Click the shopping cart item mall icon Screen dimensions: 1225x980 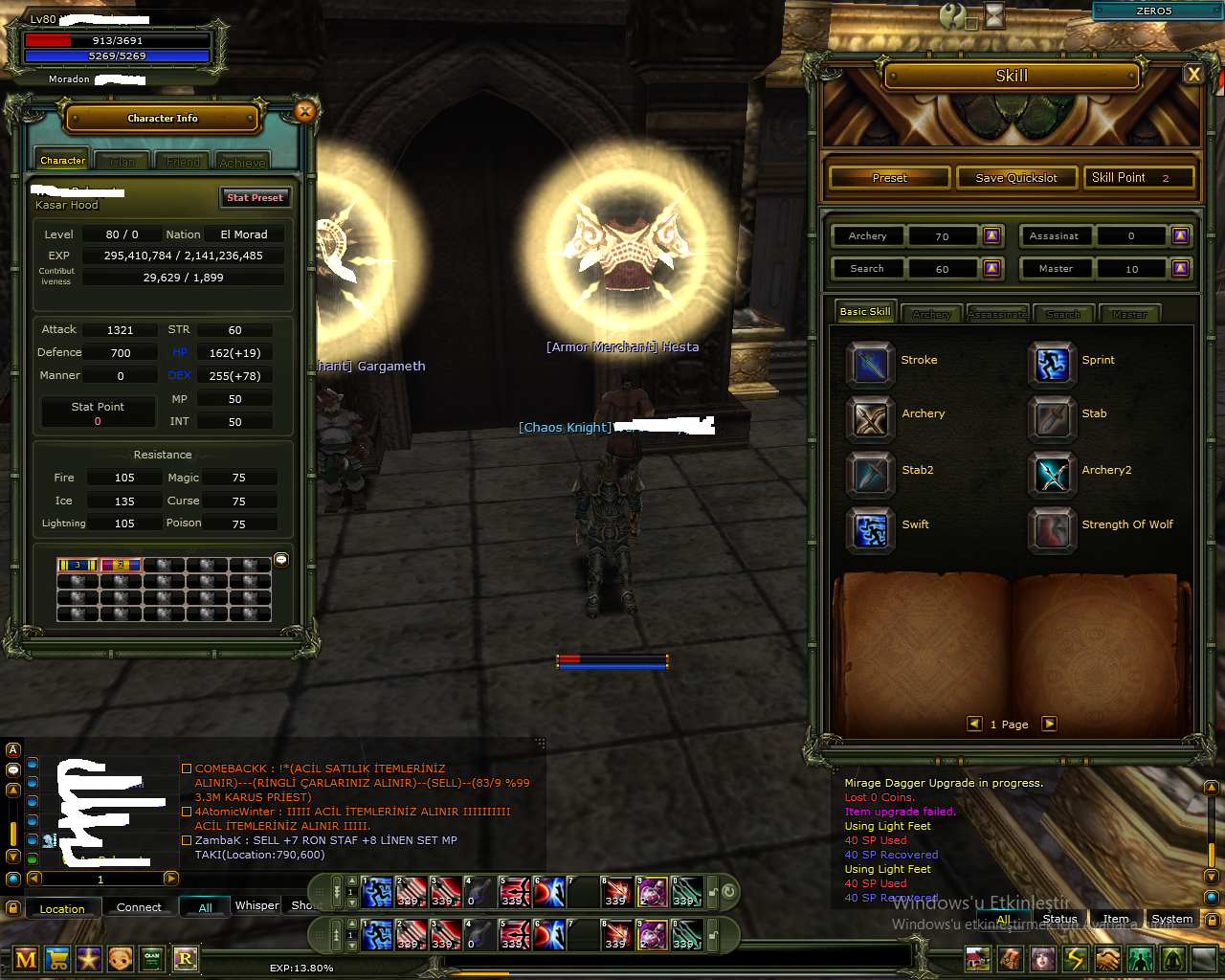tap(56, 959)
